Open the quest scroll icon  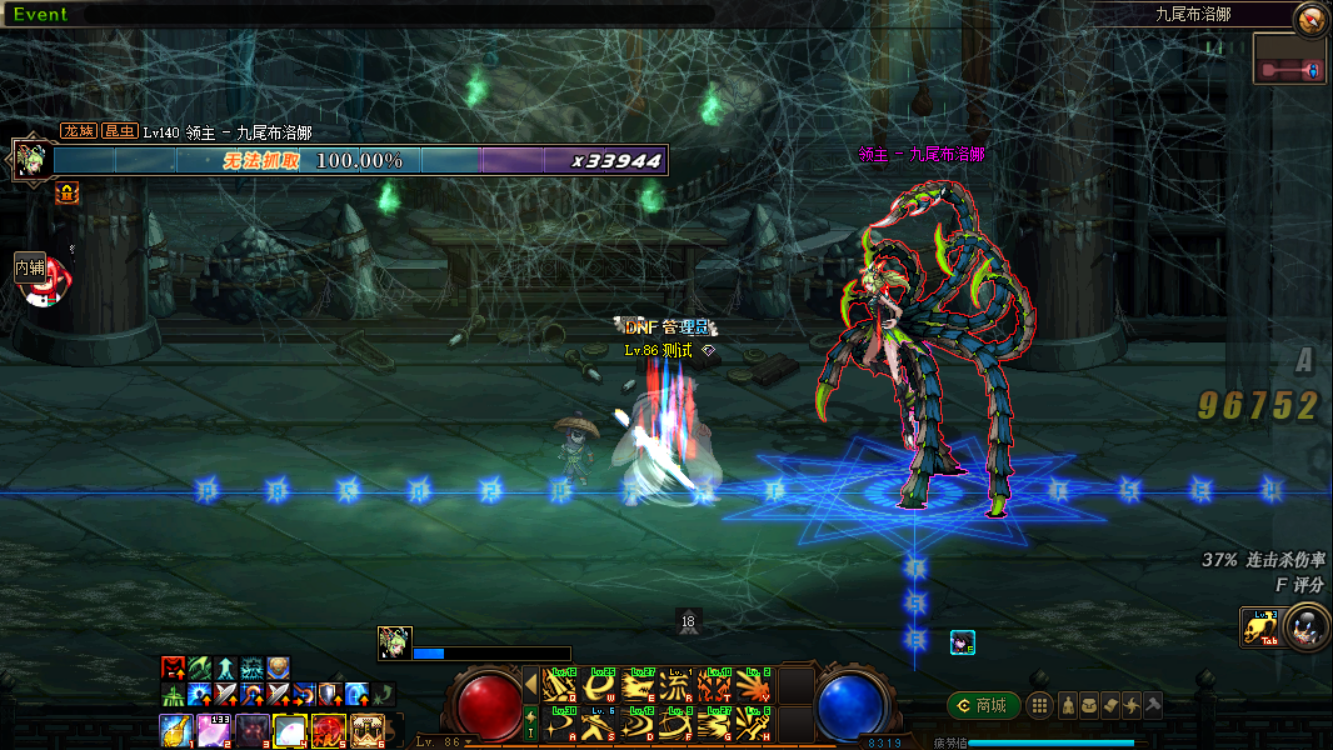(x=1110, y=706)
